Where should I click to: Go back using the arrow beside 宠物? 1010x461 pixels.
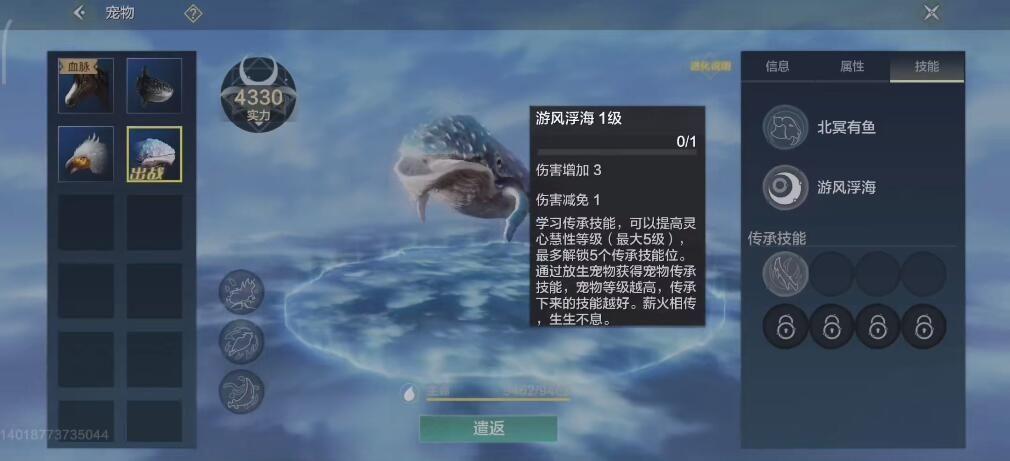point(80,13)
